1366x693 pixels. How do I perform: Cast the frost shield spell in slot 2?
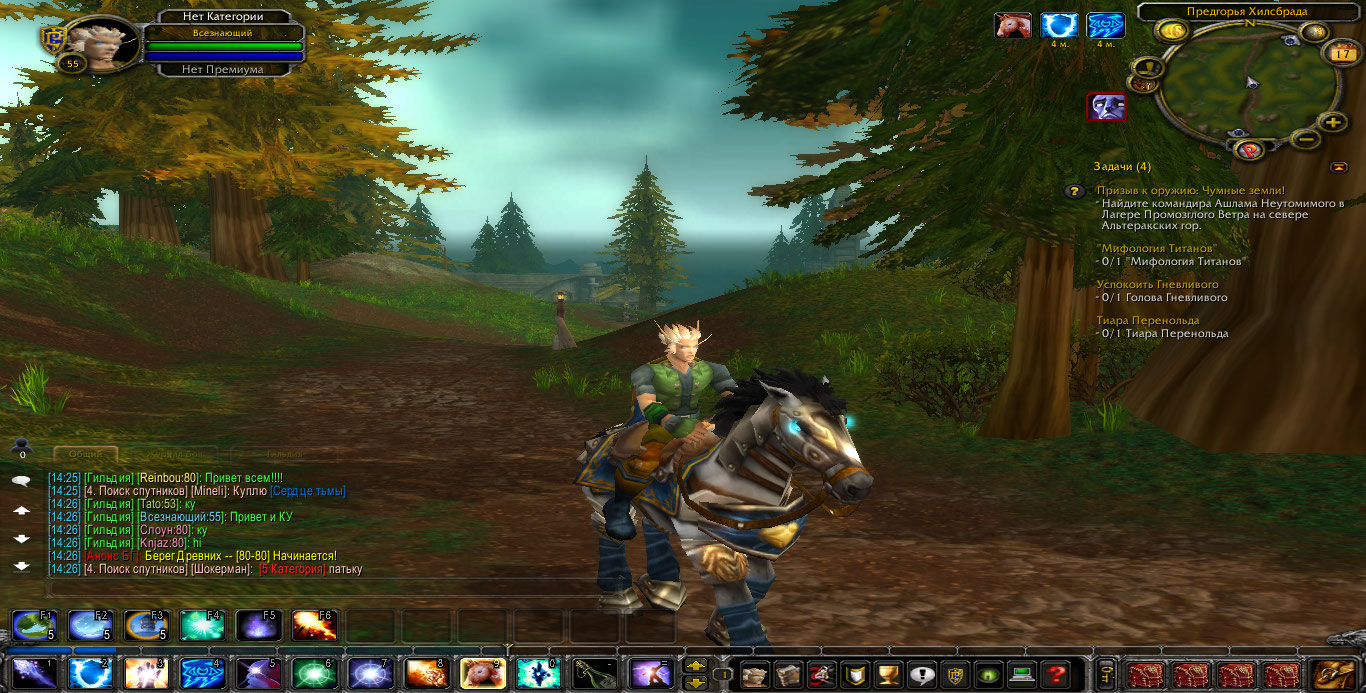(x=89, y=673)
